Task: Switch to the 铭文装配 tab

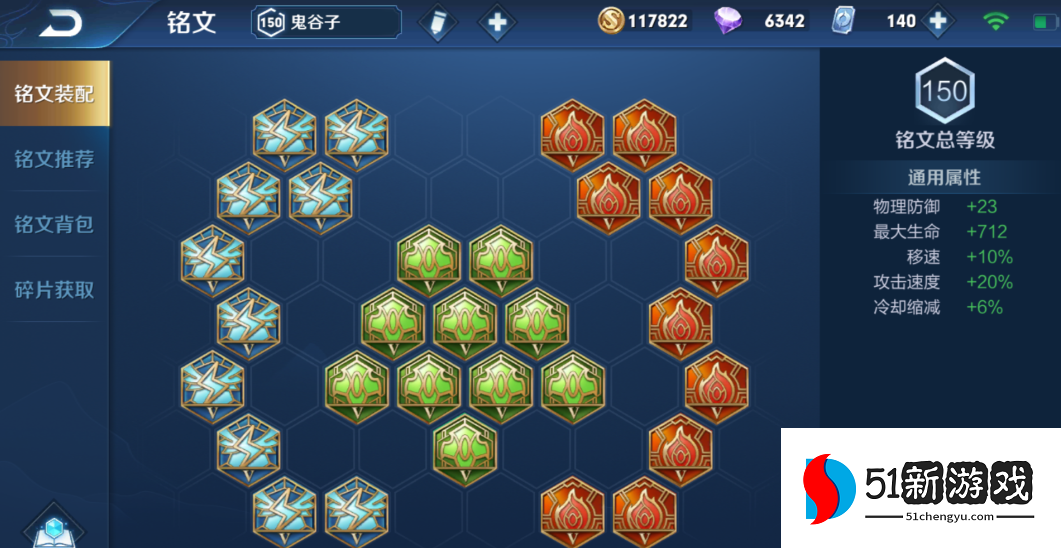Action: (54, 94)
